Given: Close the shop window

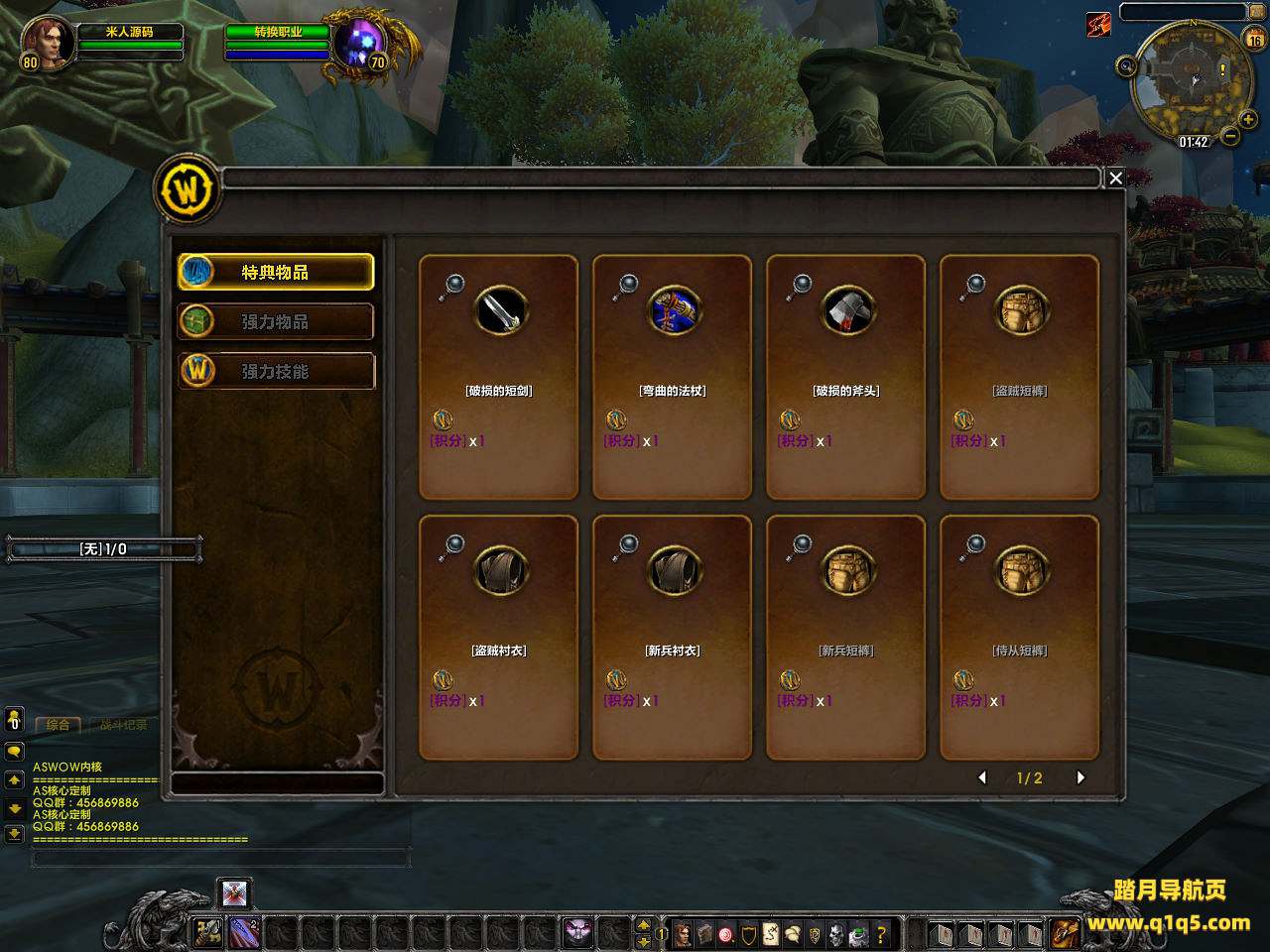Looking at the screenshot, I should [x=1115, y=178].
